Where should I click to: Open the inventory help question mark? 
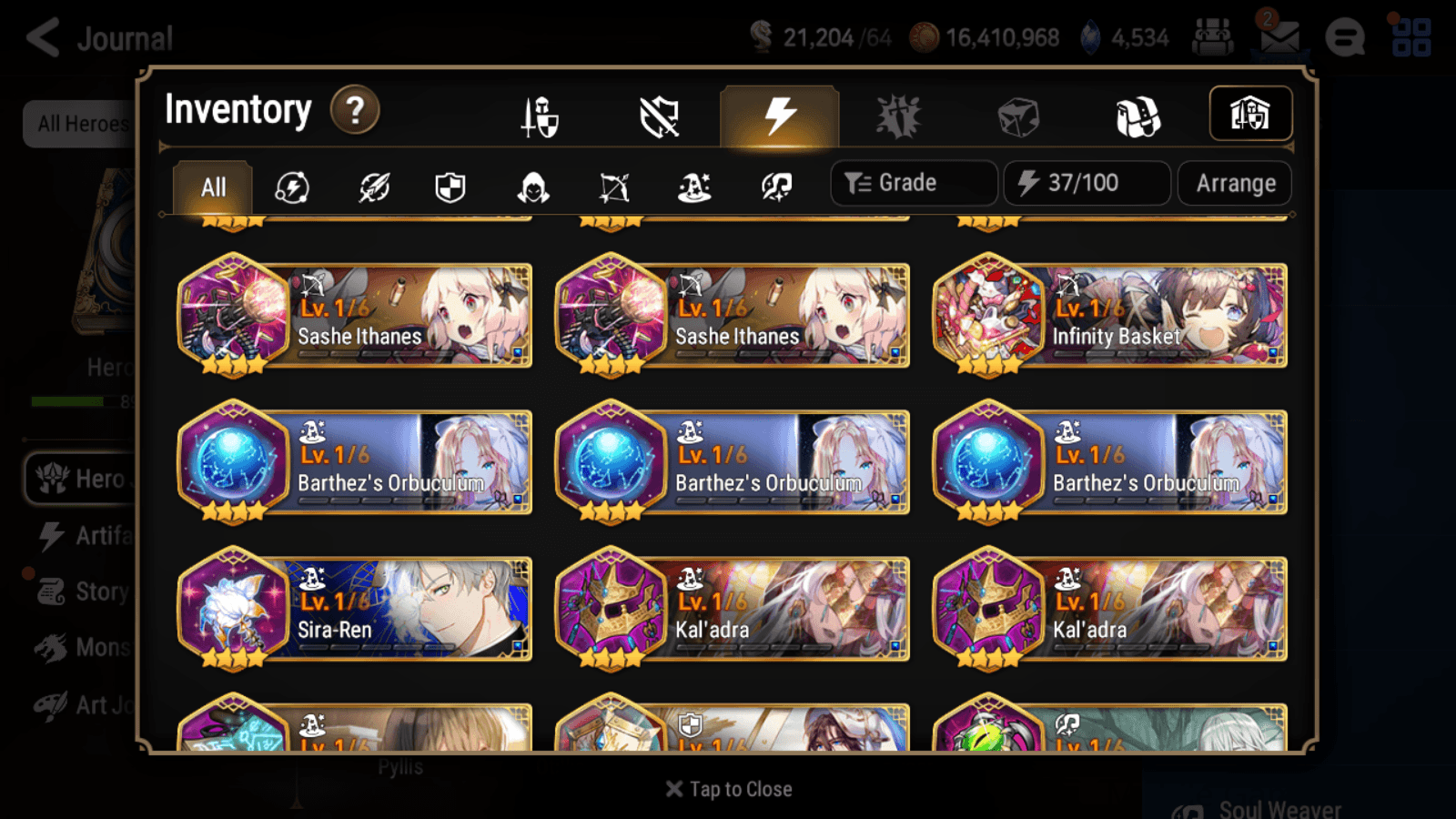(354, 110)
